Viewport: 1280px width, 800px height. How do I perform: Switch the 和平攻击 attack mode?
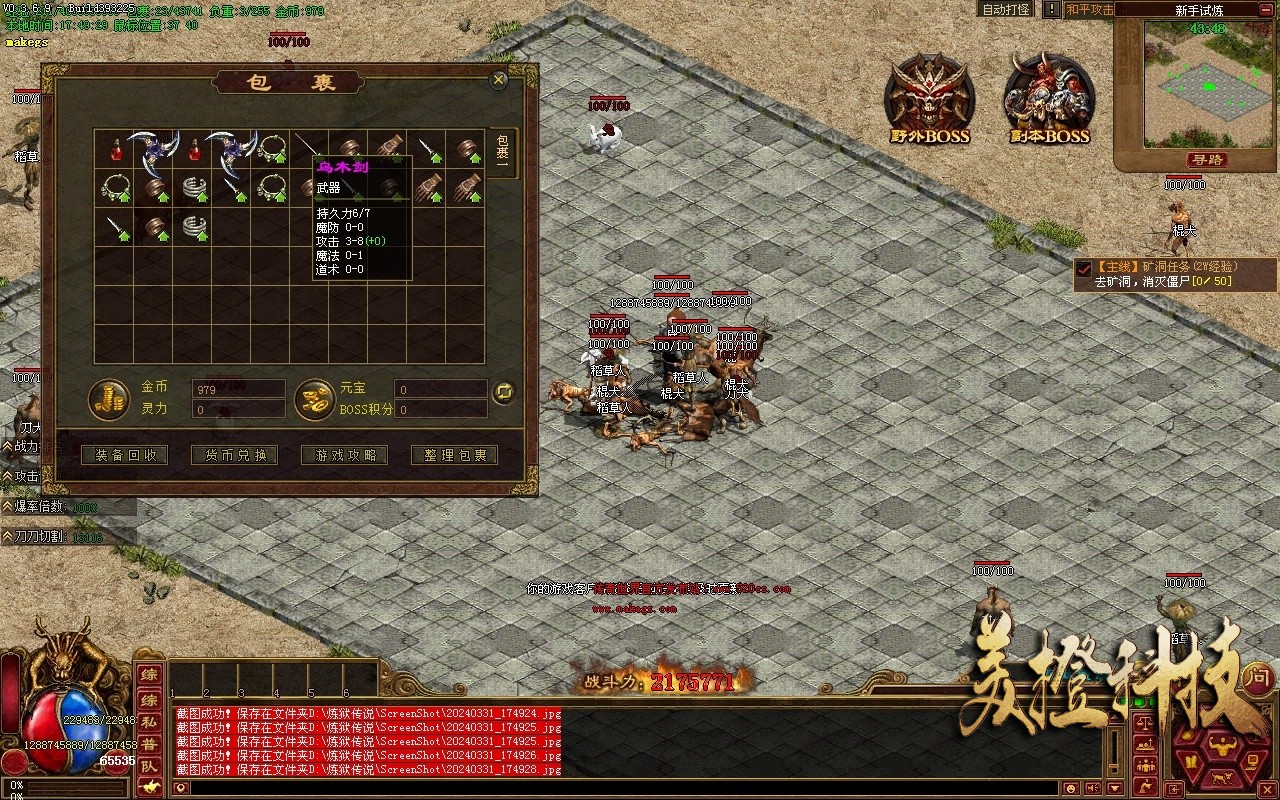1089,9
